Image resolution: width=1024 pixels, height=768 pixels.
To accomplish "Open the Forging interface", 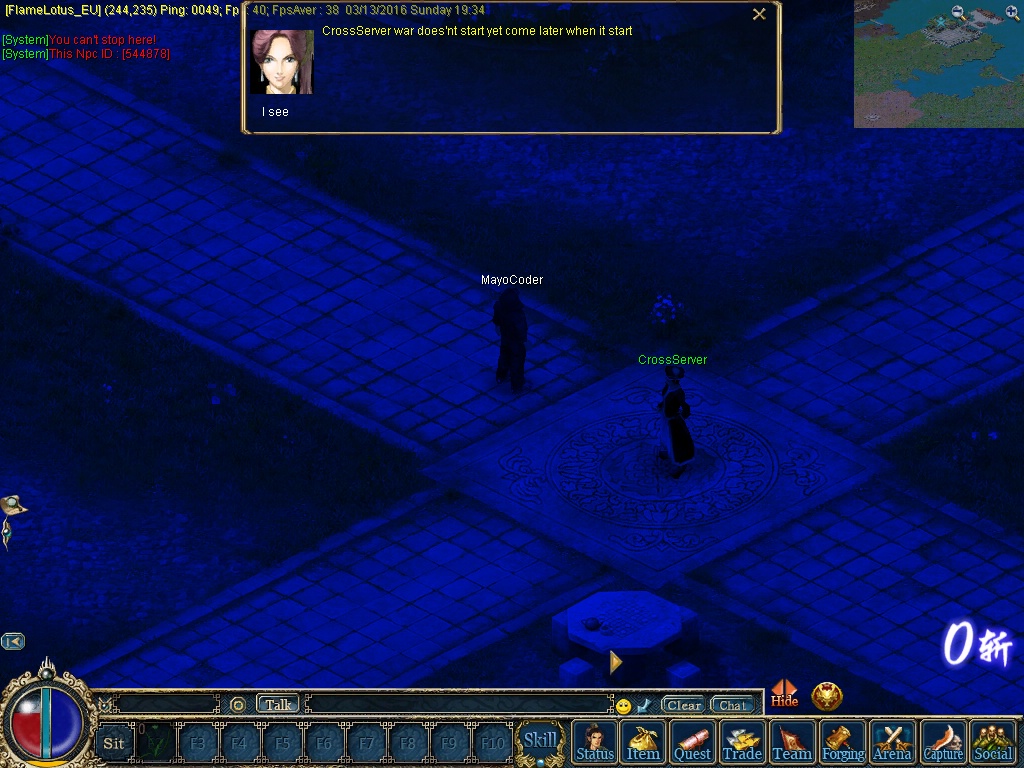I will tap(843, 742).
